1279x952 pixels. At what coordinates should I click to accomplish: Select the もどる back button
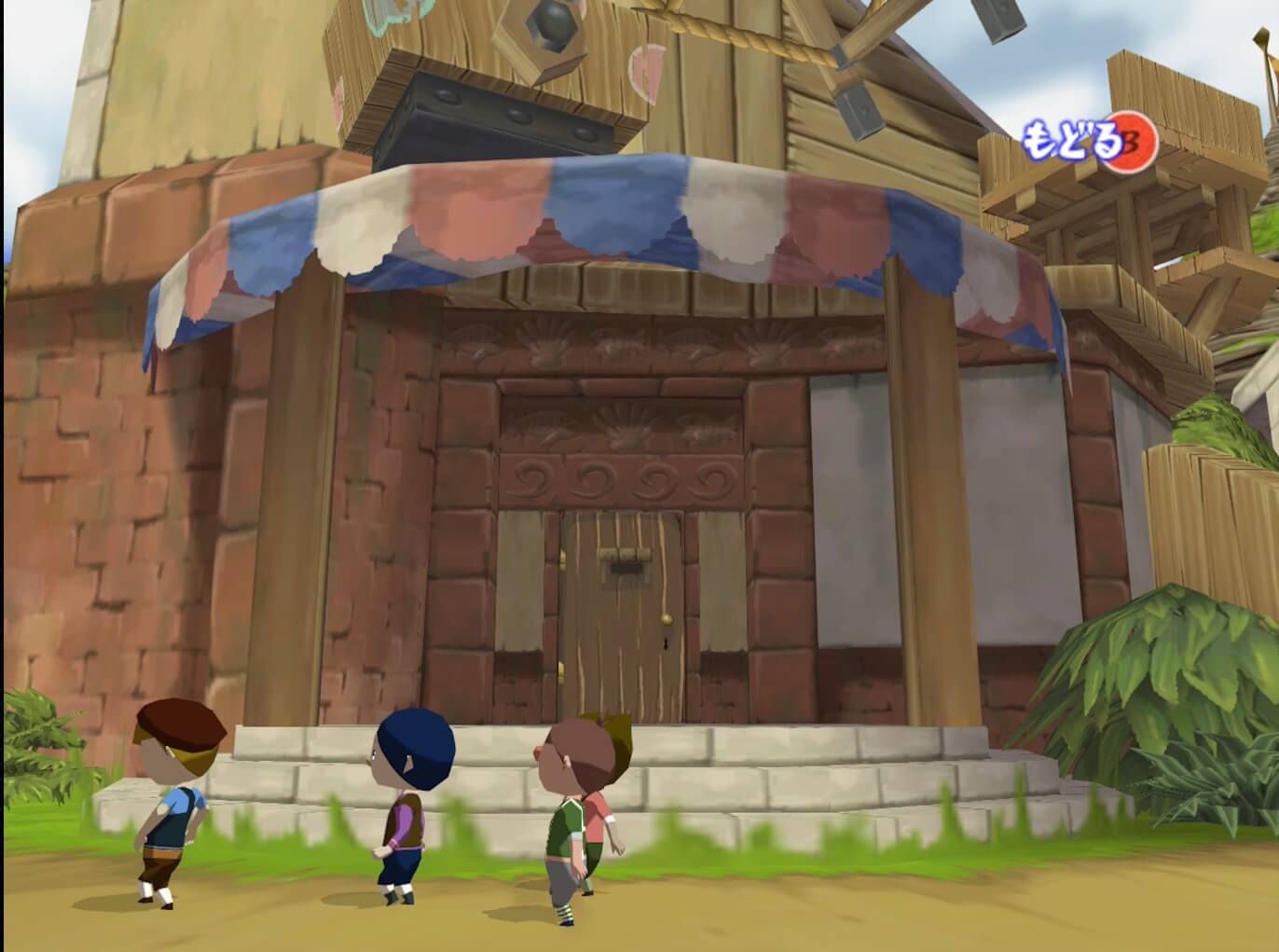click(1089, 142)
